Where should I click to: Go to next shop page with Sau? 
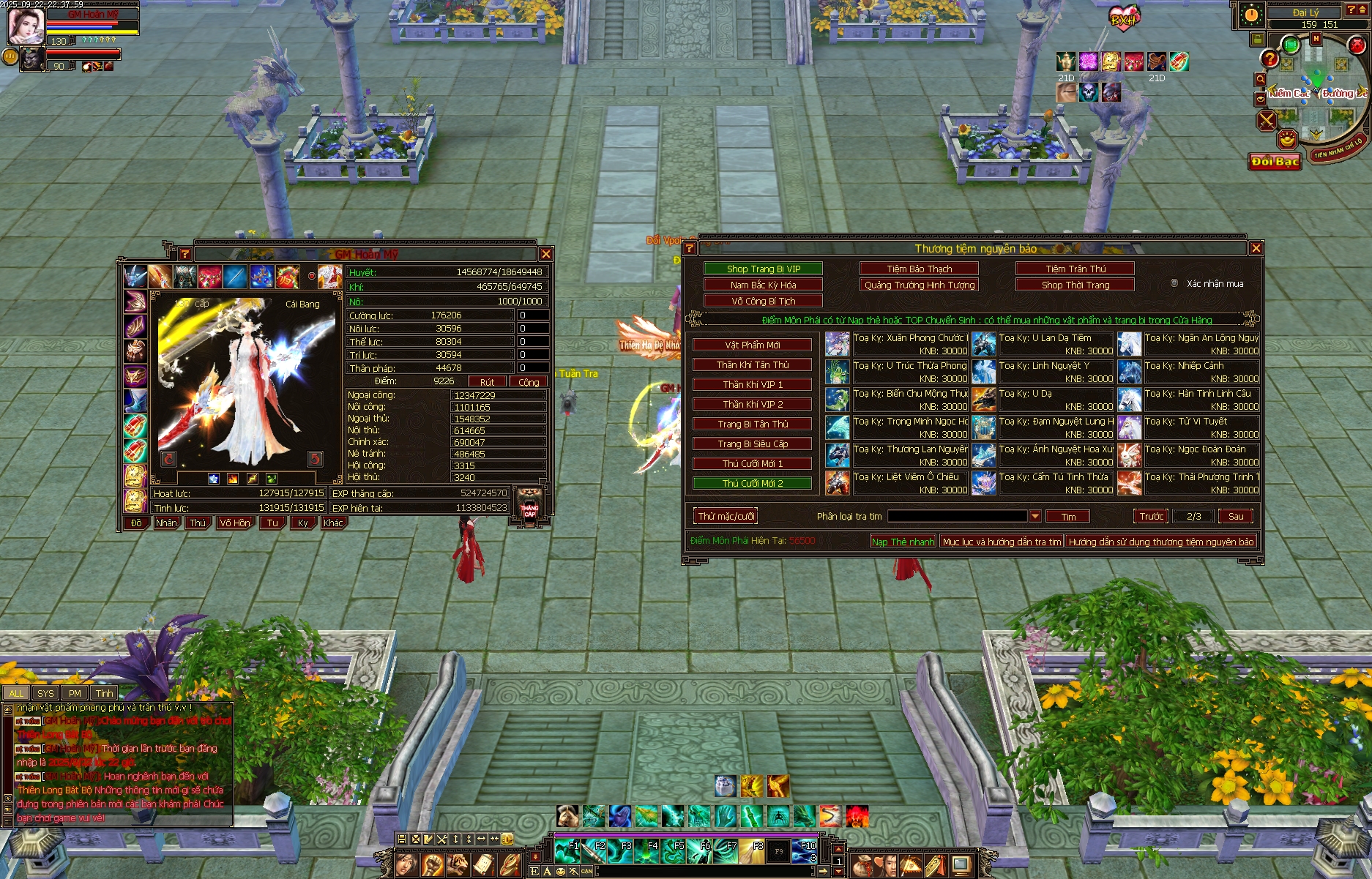pos(1235,516)
